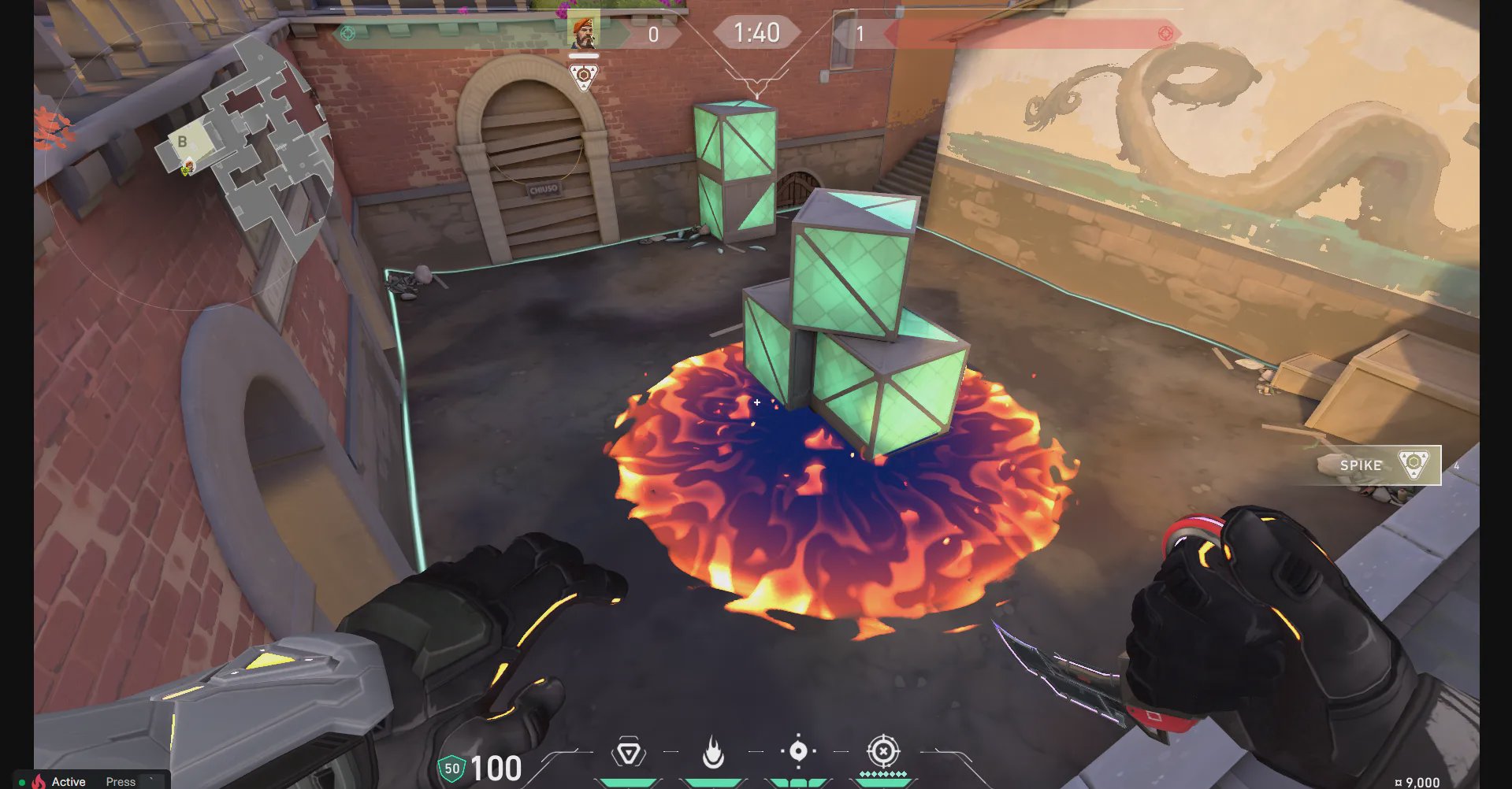Select the Spike inventory slot
1512x789 pixels.
point(1379,465)
